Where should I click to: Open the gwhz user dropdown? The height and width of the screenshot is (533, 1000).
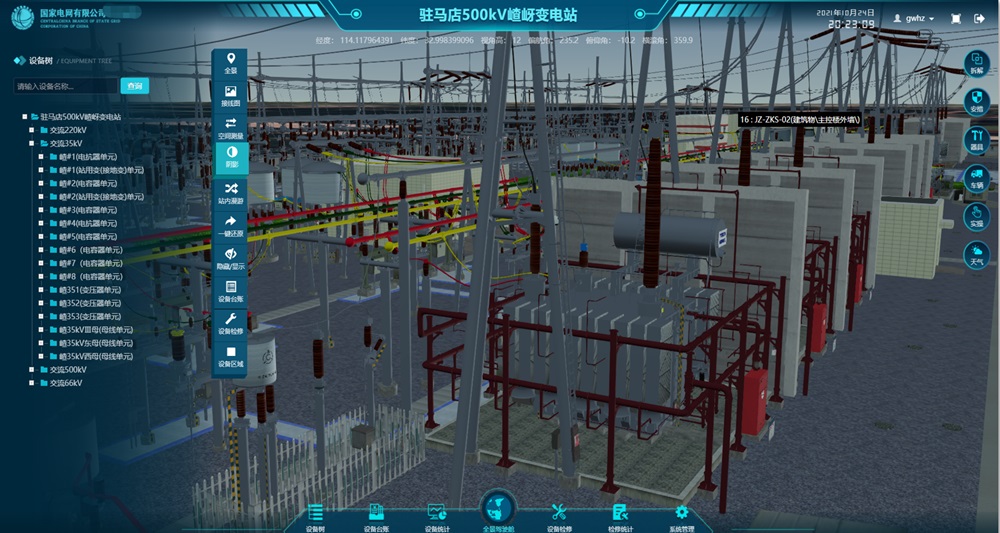(913, 19)
